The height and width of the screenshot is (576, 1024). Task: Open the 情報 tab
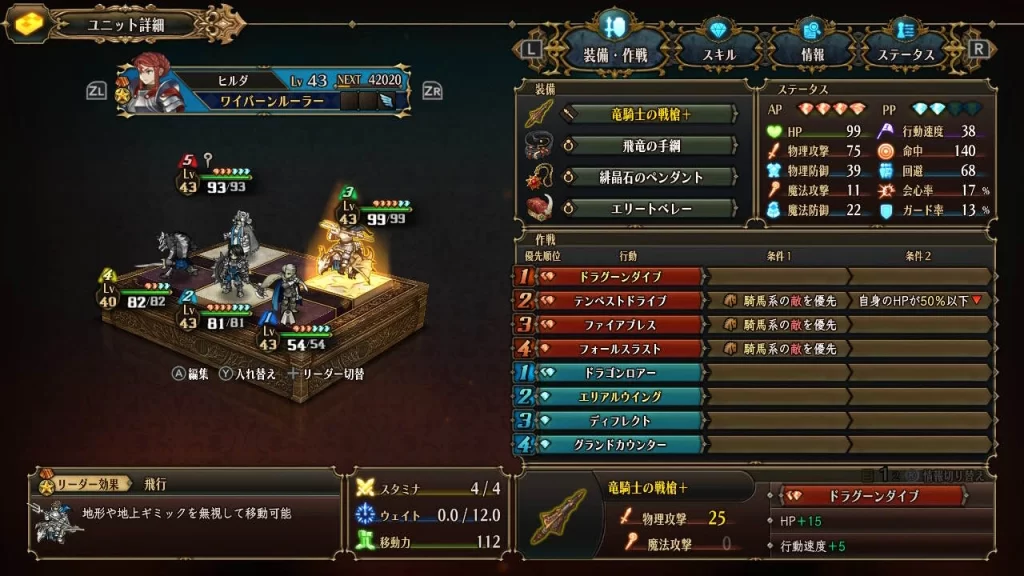tap(812, 51)
